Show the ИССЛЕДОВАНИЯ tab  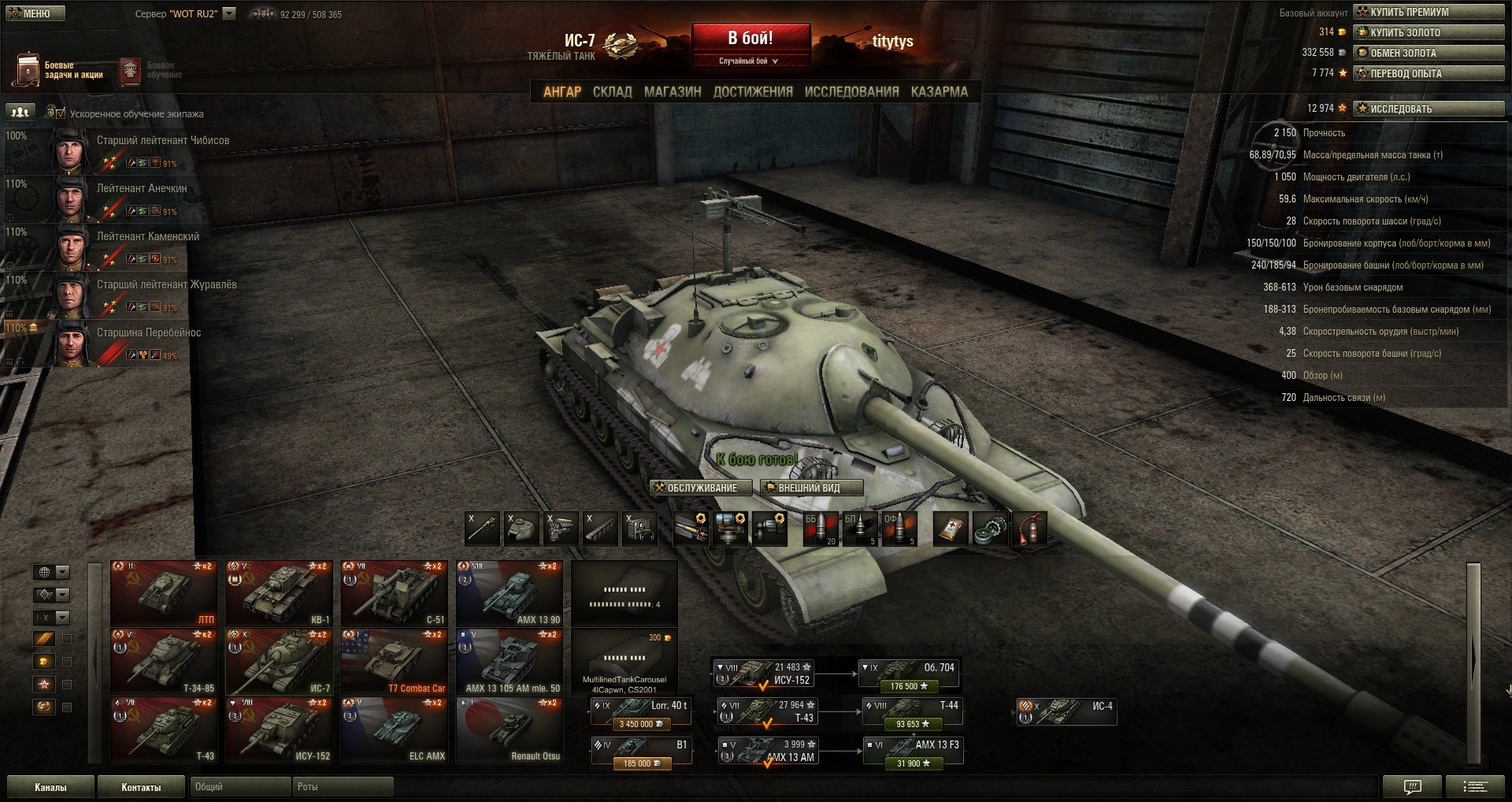tap(851, 92)
